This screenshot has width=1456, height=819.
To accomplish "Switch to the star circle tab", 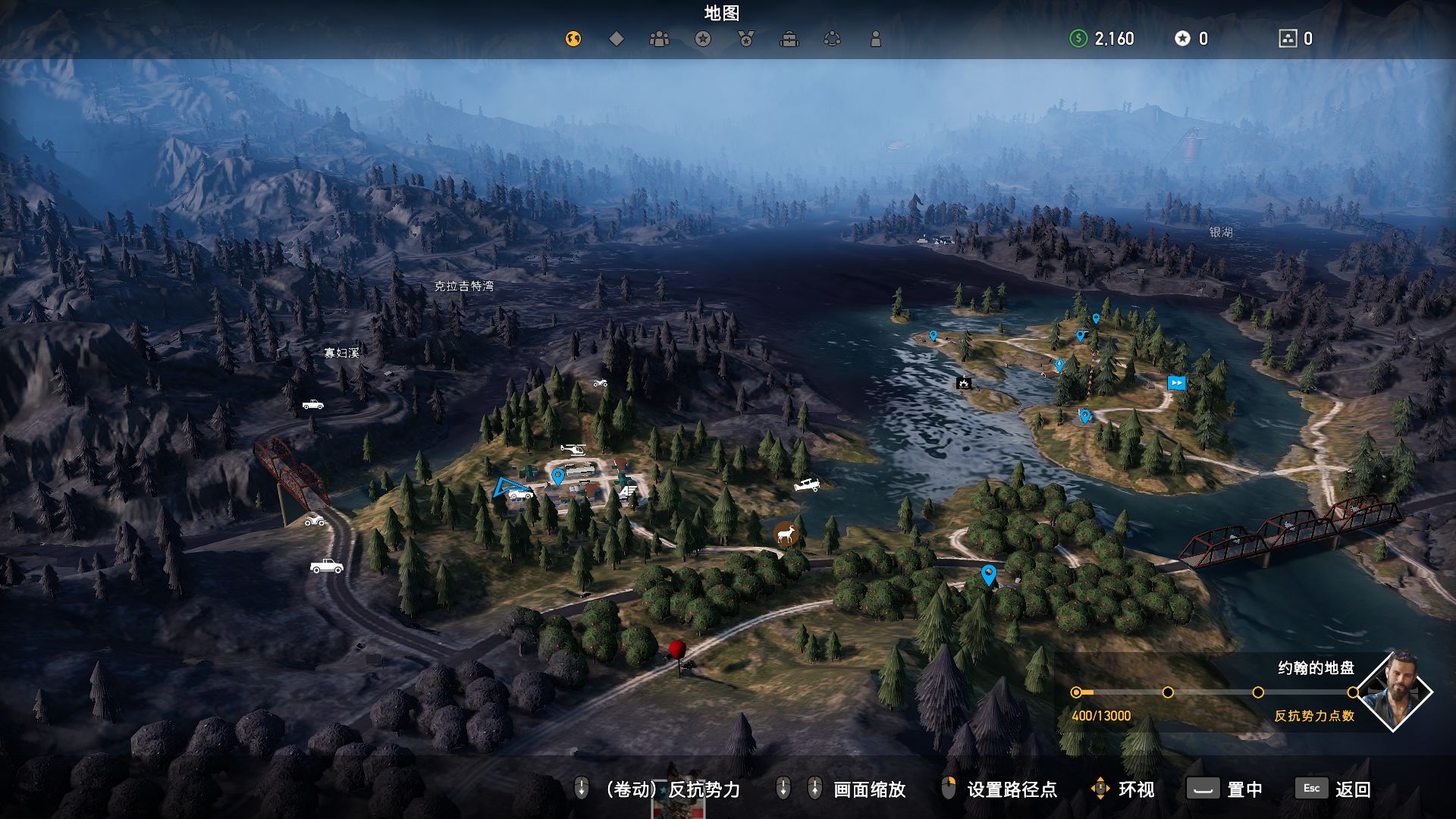I will coord(703,39).
